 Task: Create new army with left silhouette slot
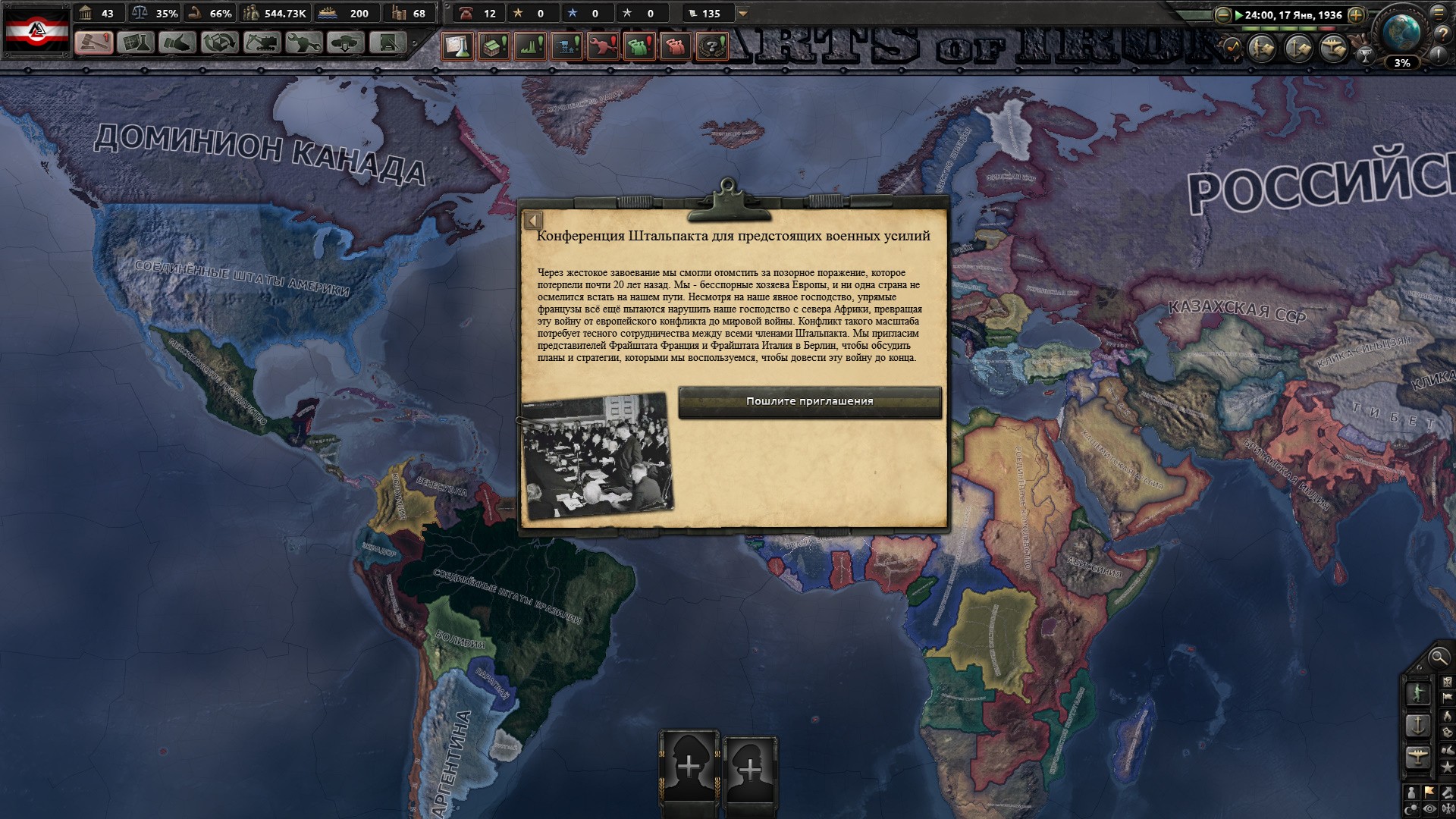pyautogui.click(x=689, y=766)
